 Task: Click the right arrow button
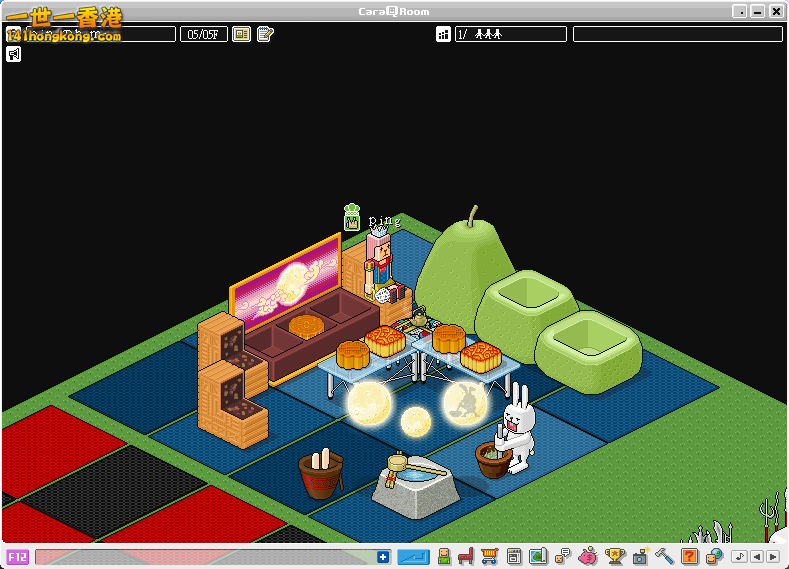(x=772, y=557)
